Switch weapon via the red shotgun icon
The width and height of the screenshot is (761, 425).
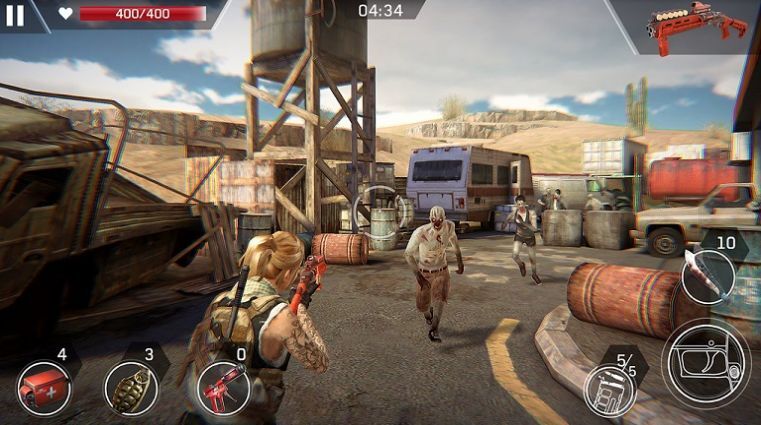[x=695, y=27]
